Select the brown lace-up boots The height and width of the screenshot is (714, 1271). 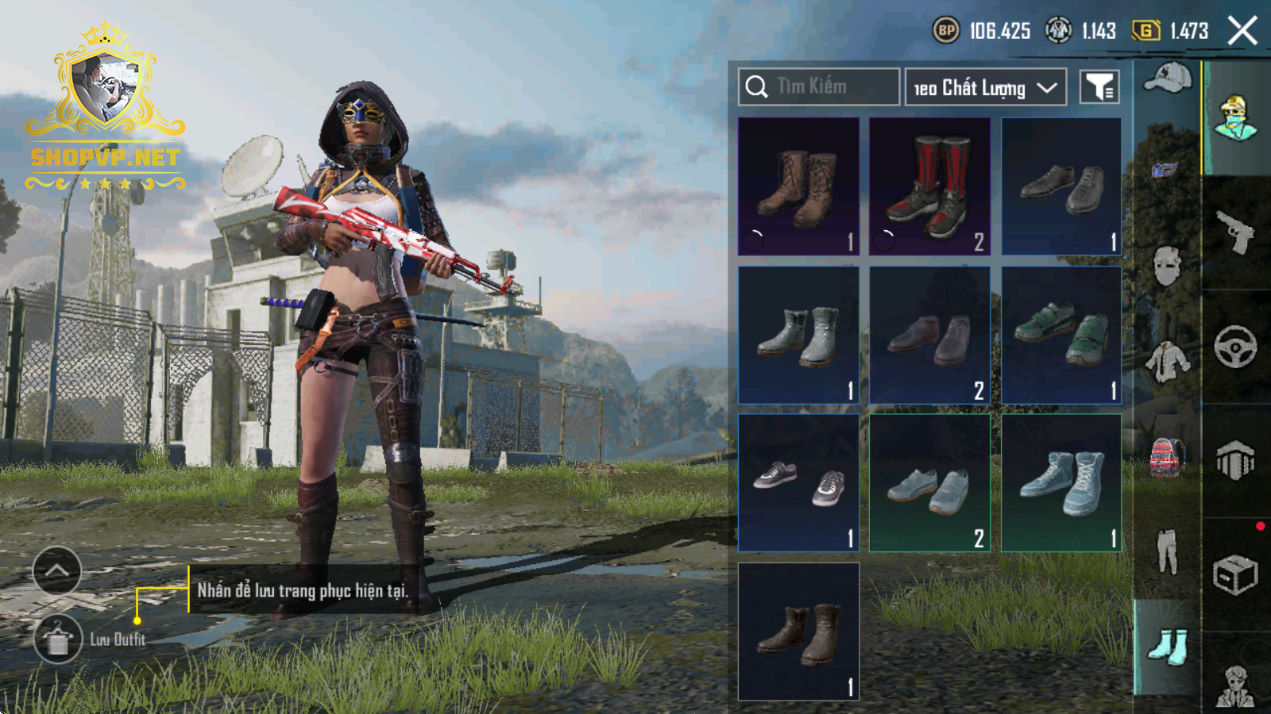click(x=798, y=187)
